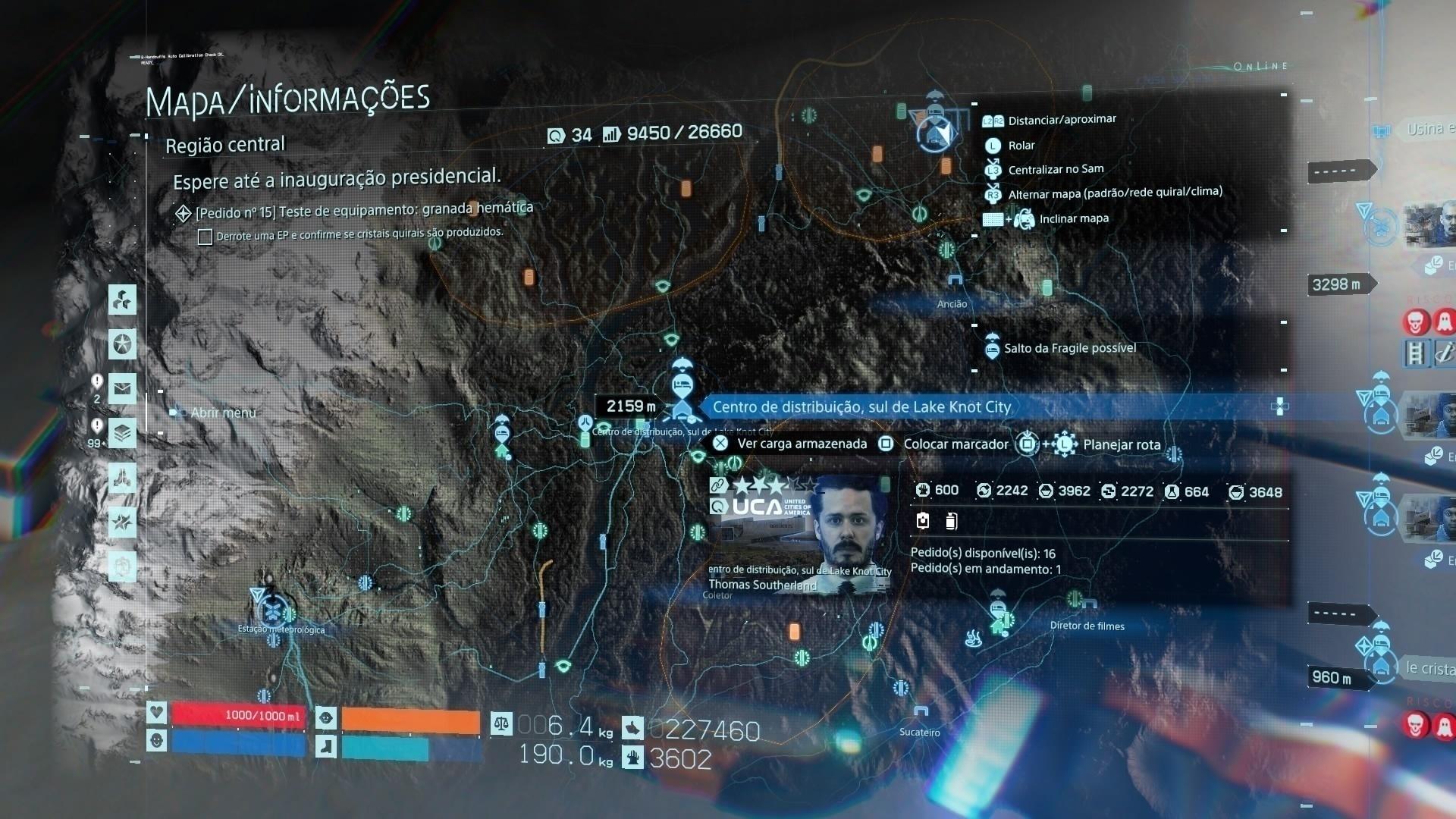Screen dimensions: 1456x819
Task: Click the stacked cargo layers sidebar icon
Action: point(121,433)
